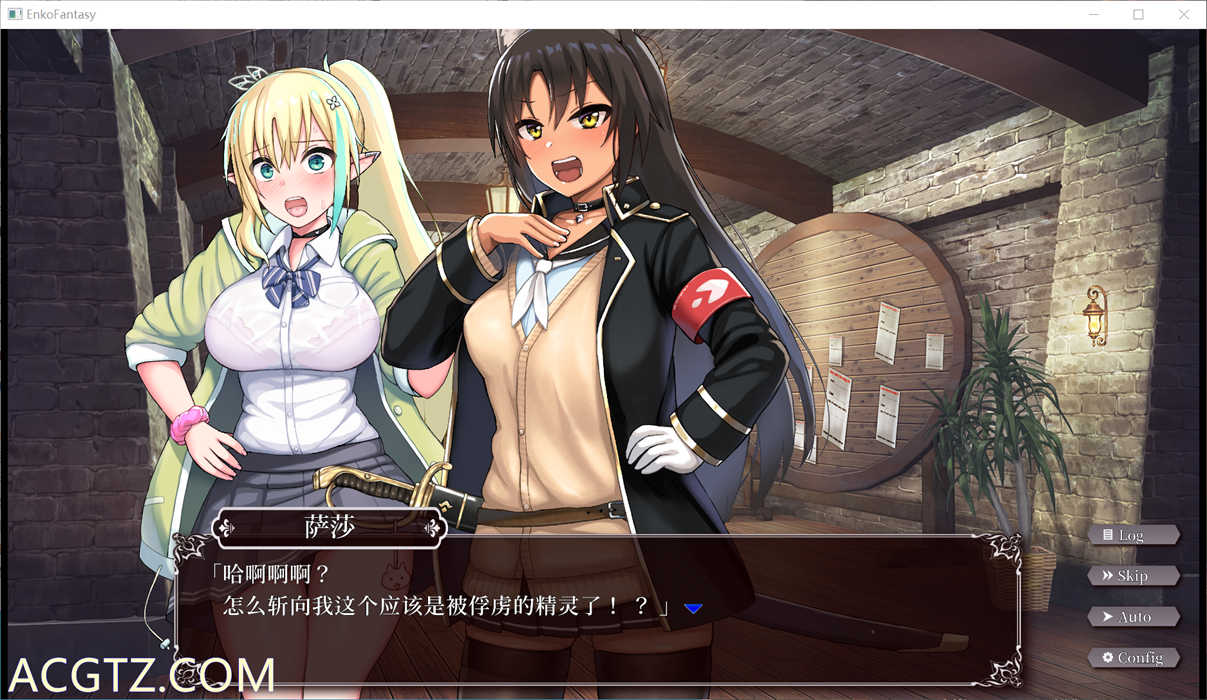Open the Config settings
Image resolution: width=1207 pixels, height=700 pixels.
click(1133, 657)
